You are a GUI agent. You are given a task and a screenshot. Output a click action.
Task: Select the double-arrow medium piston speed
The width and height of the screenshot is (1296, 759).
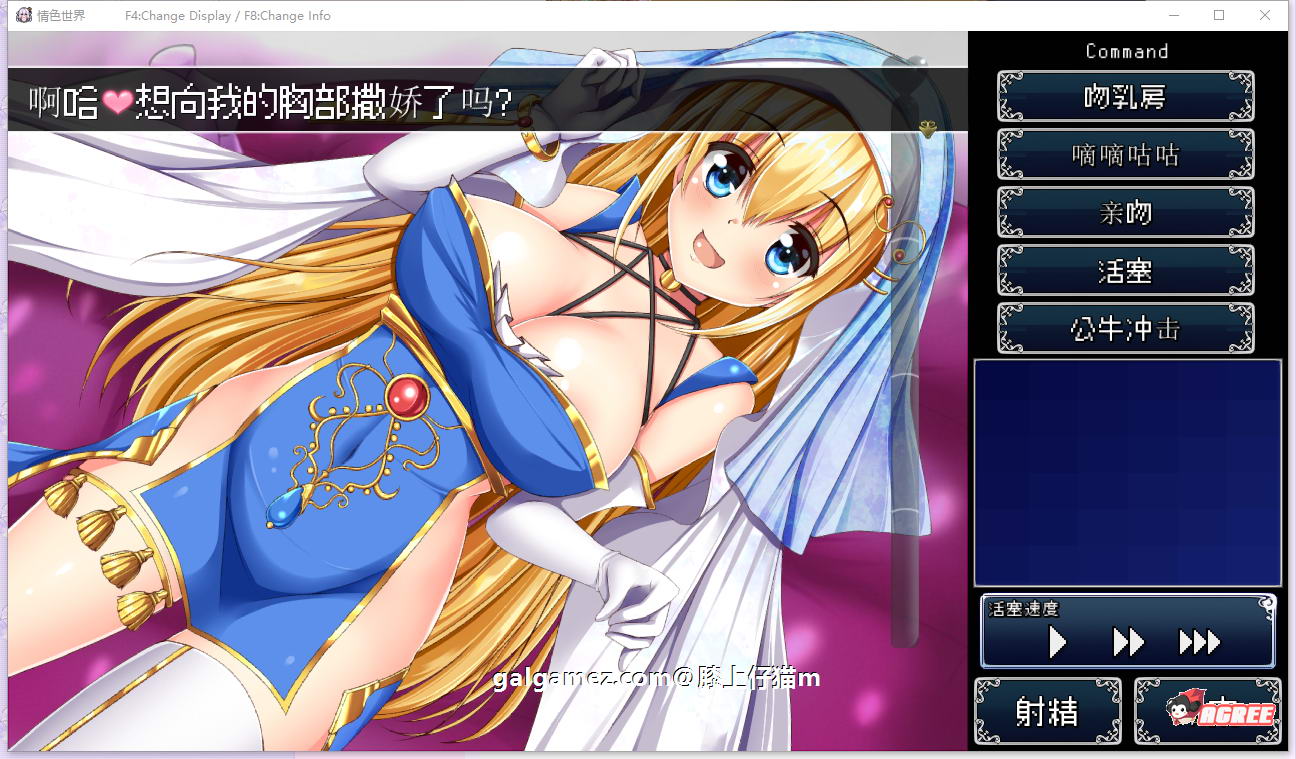pos(1128,643)
